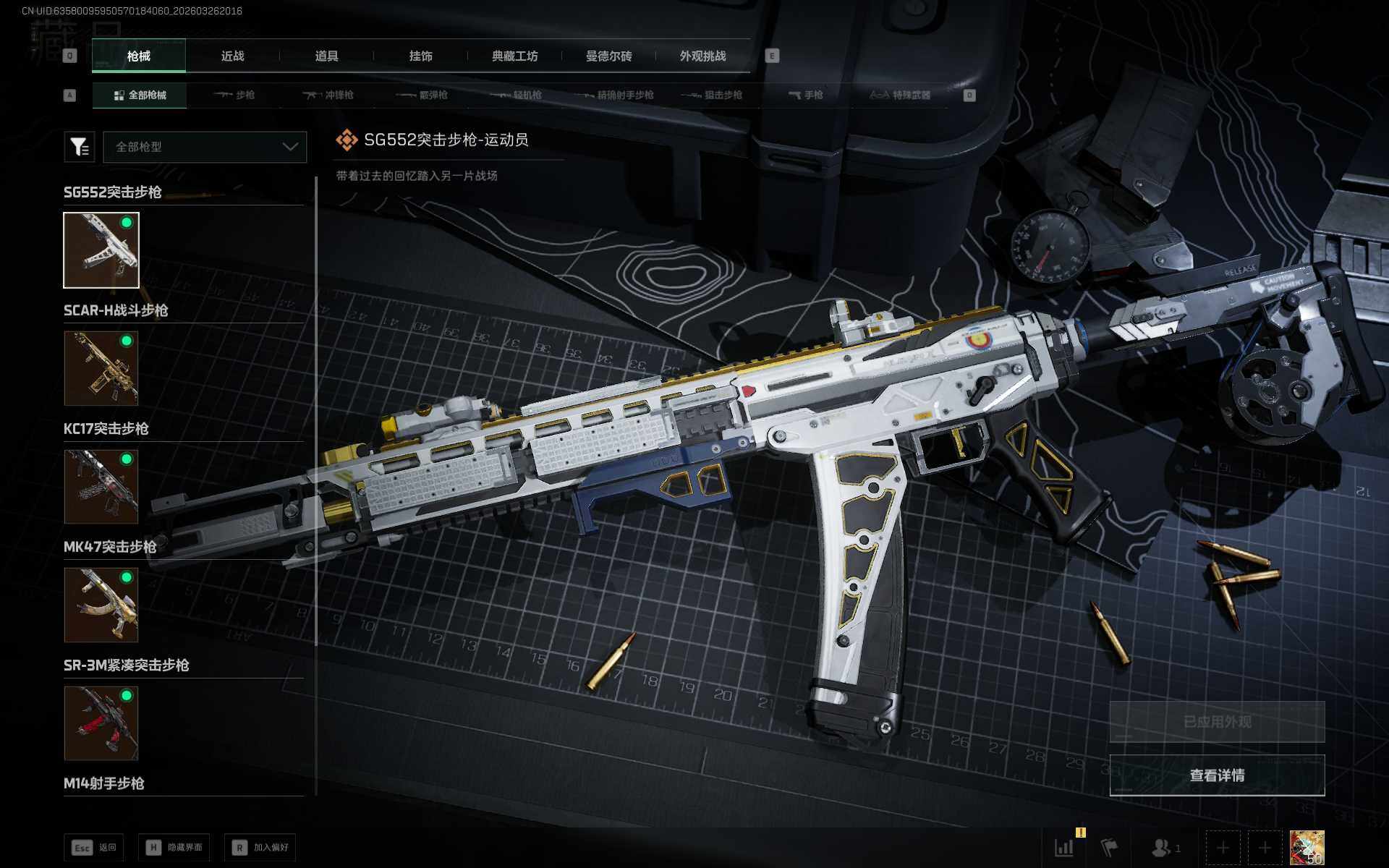Filter by 特殊武器 special weapons
The width and height of the screenshot is (1389, 868).
click(901, 95)
